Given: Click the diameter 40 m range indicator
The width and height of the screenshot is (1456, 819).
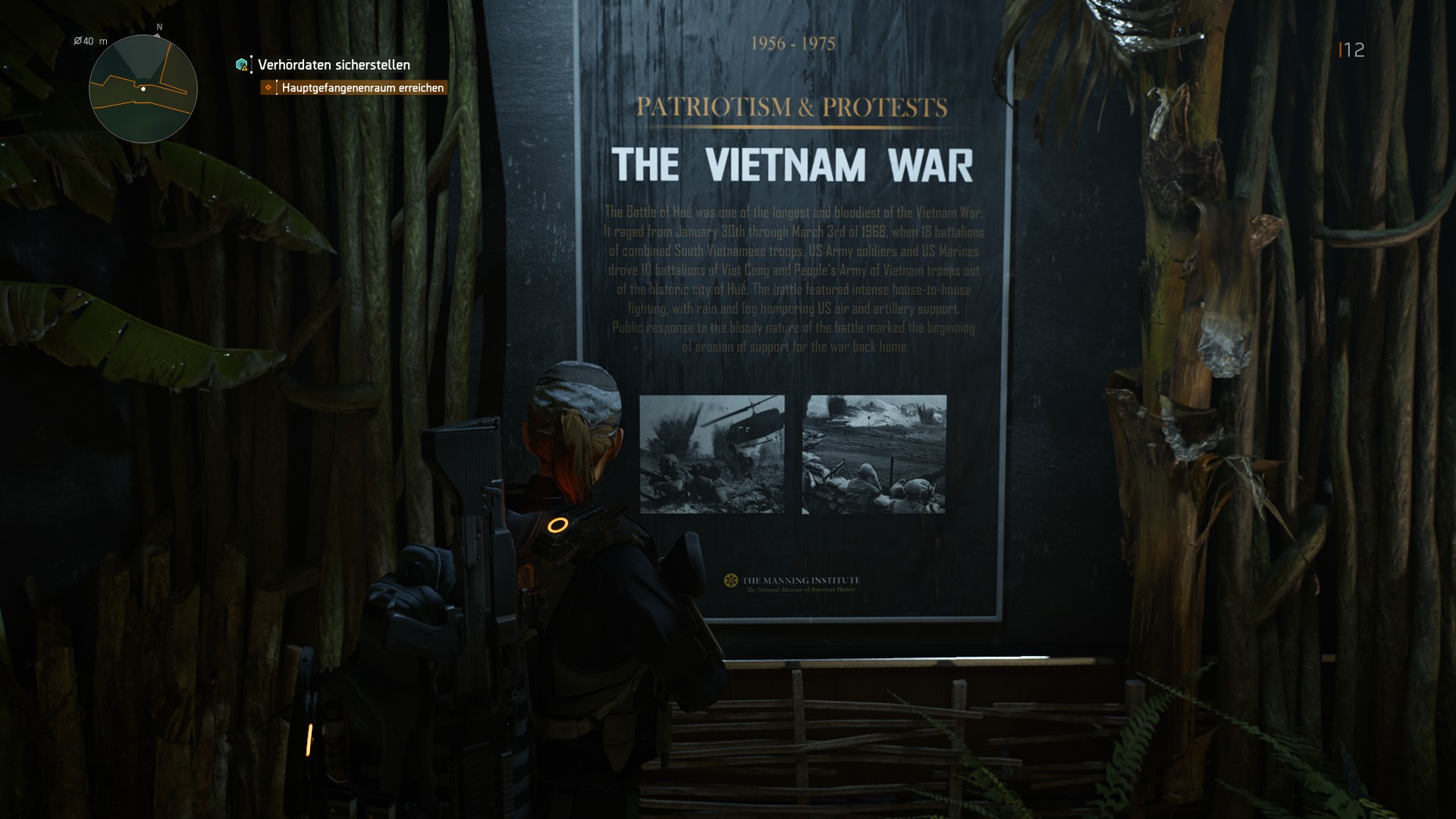Looking at the screenshot, I should click(89, 42).
